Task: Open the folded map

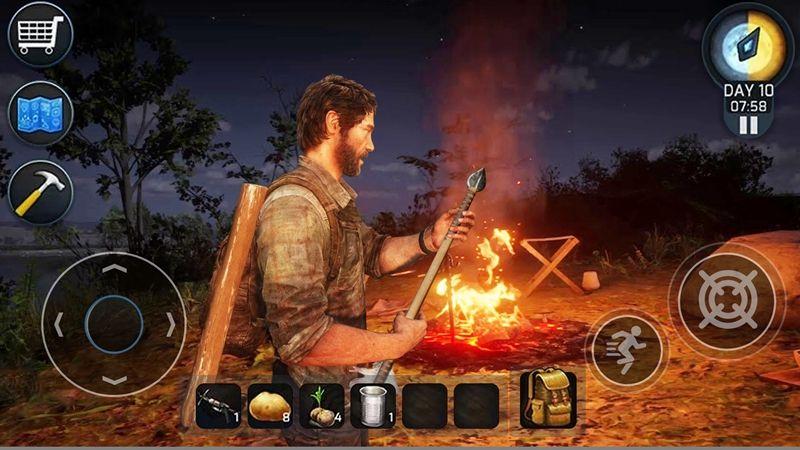Action: [40, 112]
